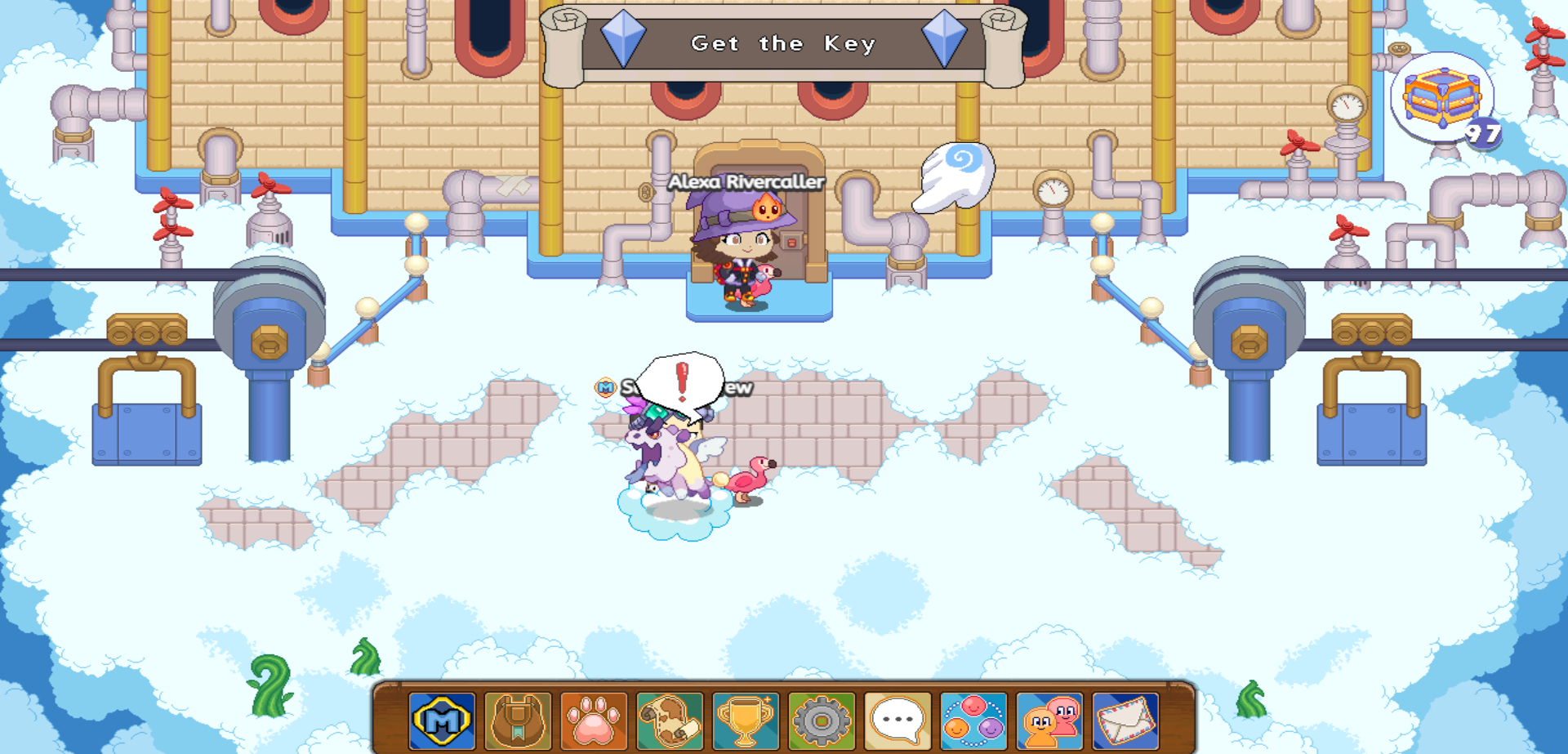Open the friends icon with two characters
This screenshot has width=1568, height=754.
(x=1051, y=719)
